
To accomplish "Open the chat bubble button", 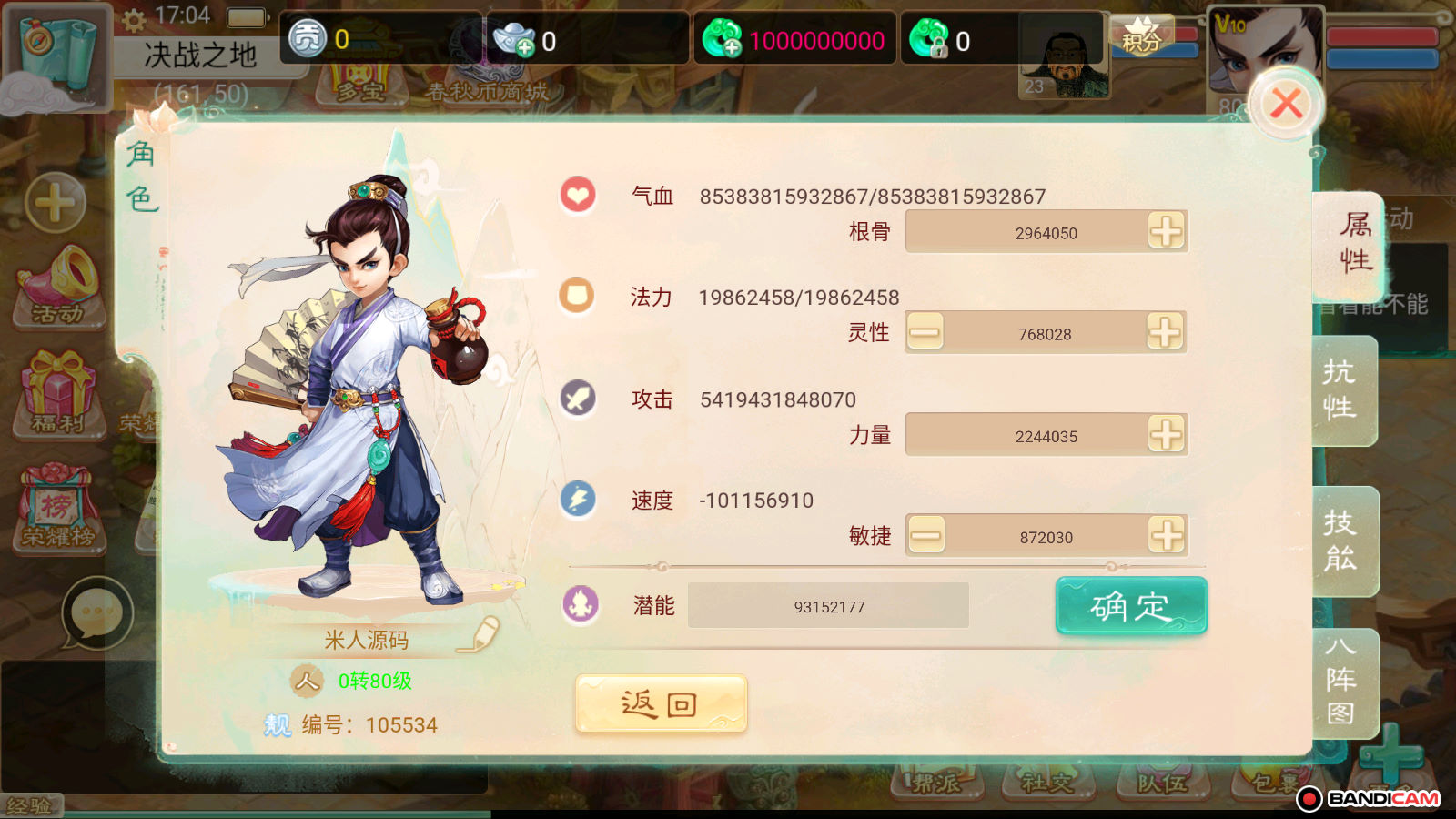I will (97, 612).
